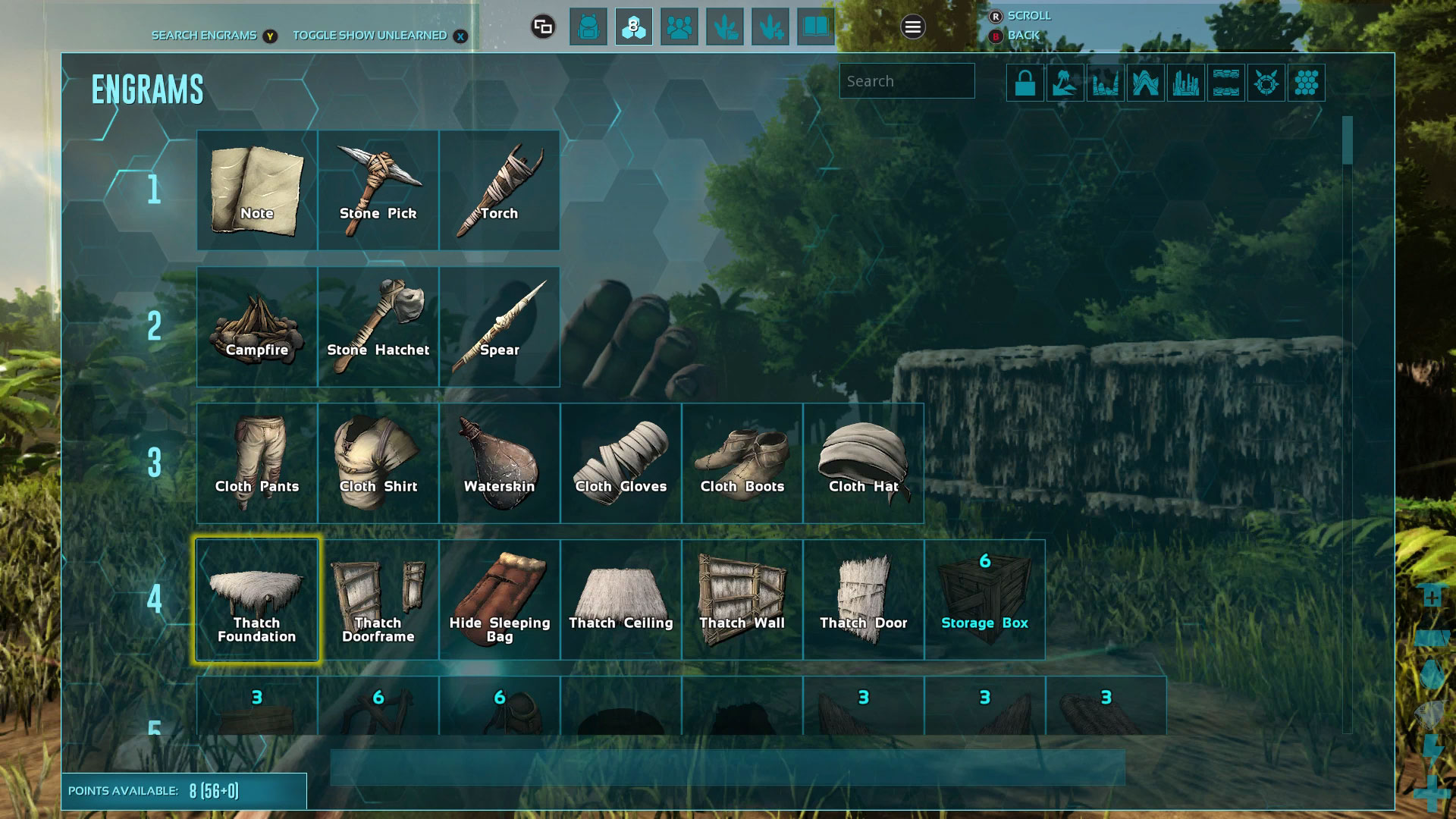Choose the Cloth Hat engram
Image resolution: width=1456 pixels, height=819 pixels.
click(863, 463)
